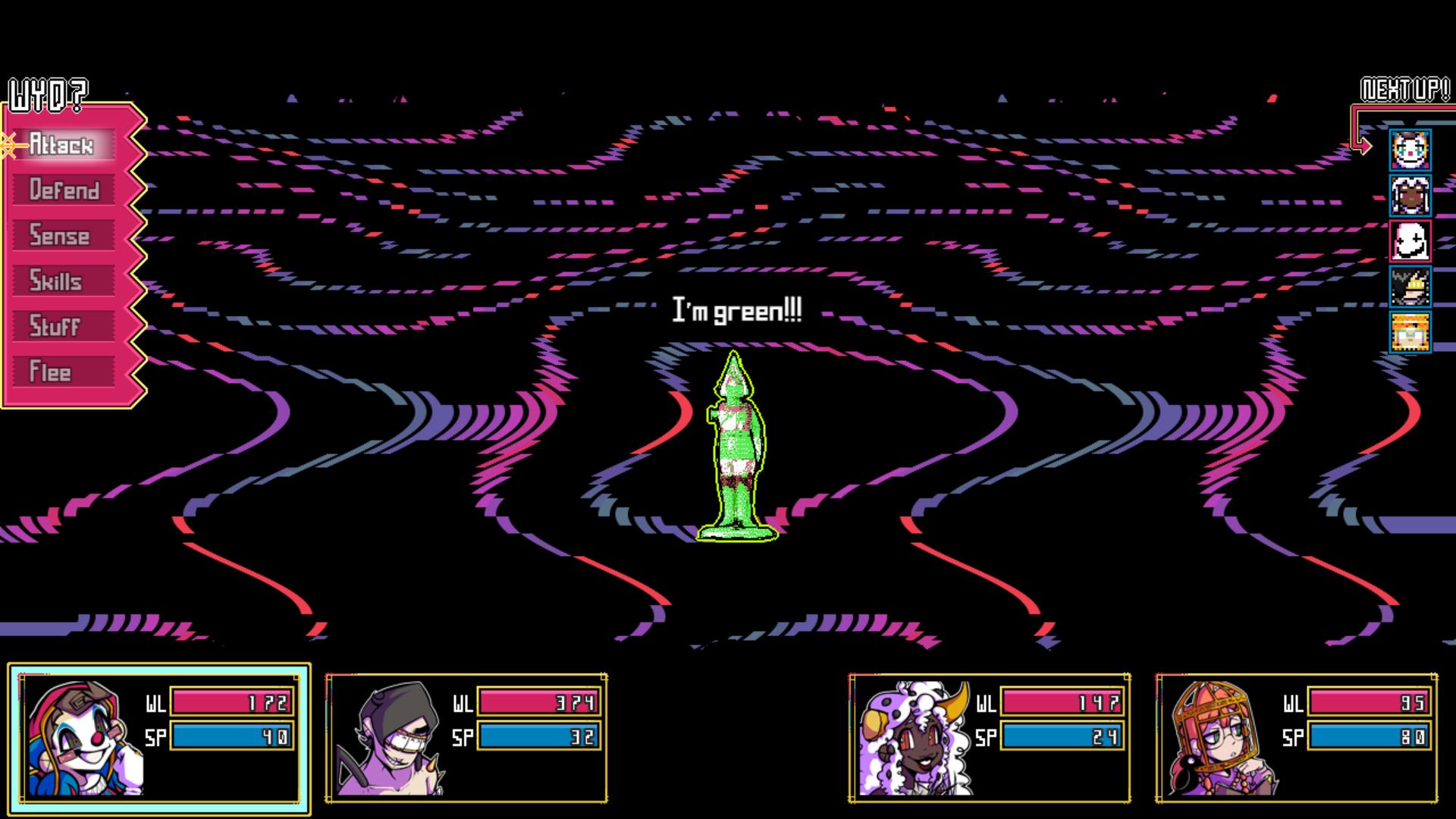Select the Attack command
This screenshot has width=1456, height=819.
point(63,145)
